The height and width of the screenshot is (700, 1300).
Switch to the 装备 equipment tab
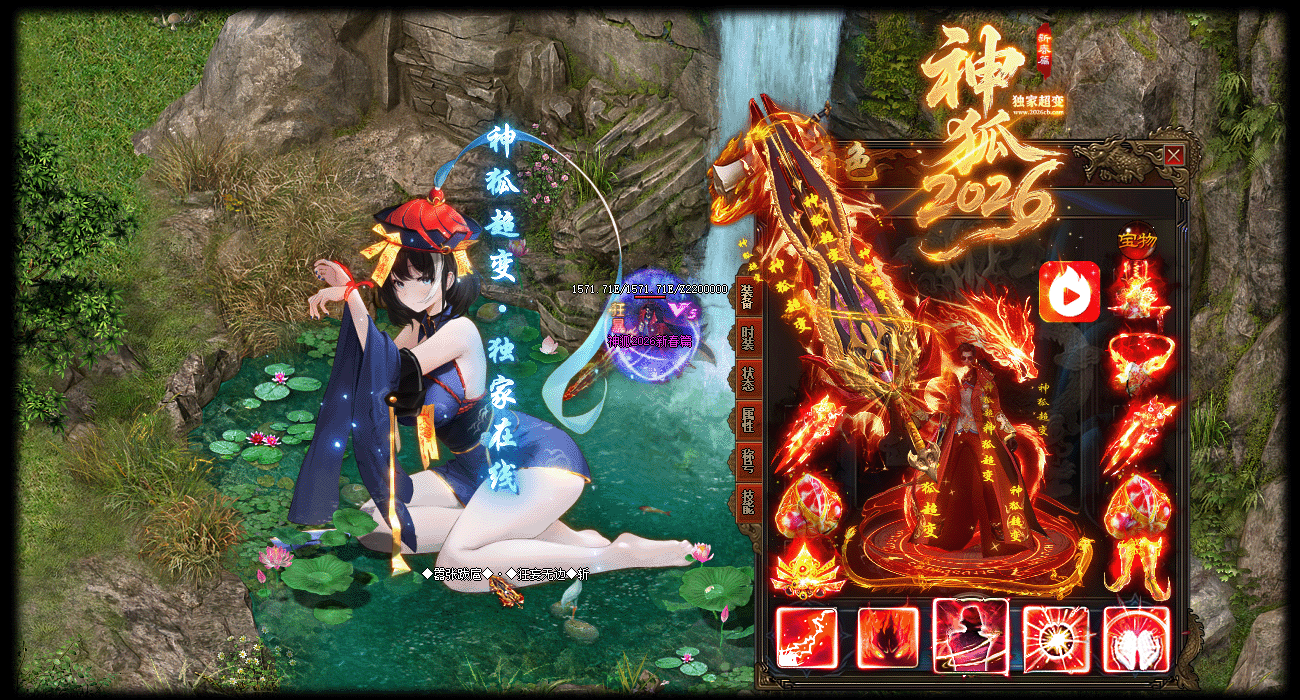coord(747,297)
